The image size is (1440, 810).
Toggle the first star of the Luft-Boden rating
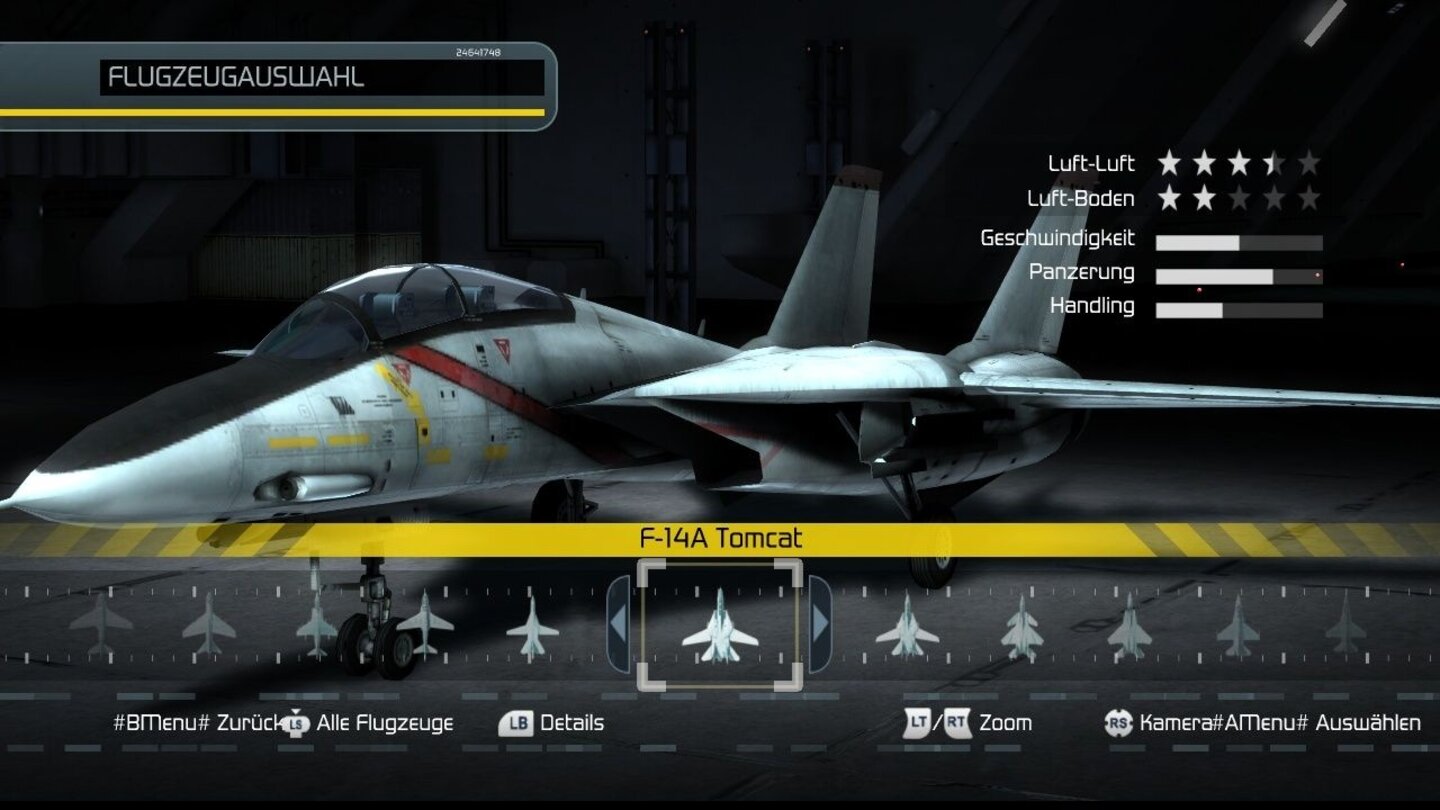tap(1170, 198)
